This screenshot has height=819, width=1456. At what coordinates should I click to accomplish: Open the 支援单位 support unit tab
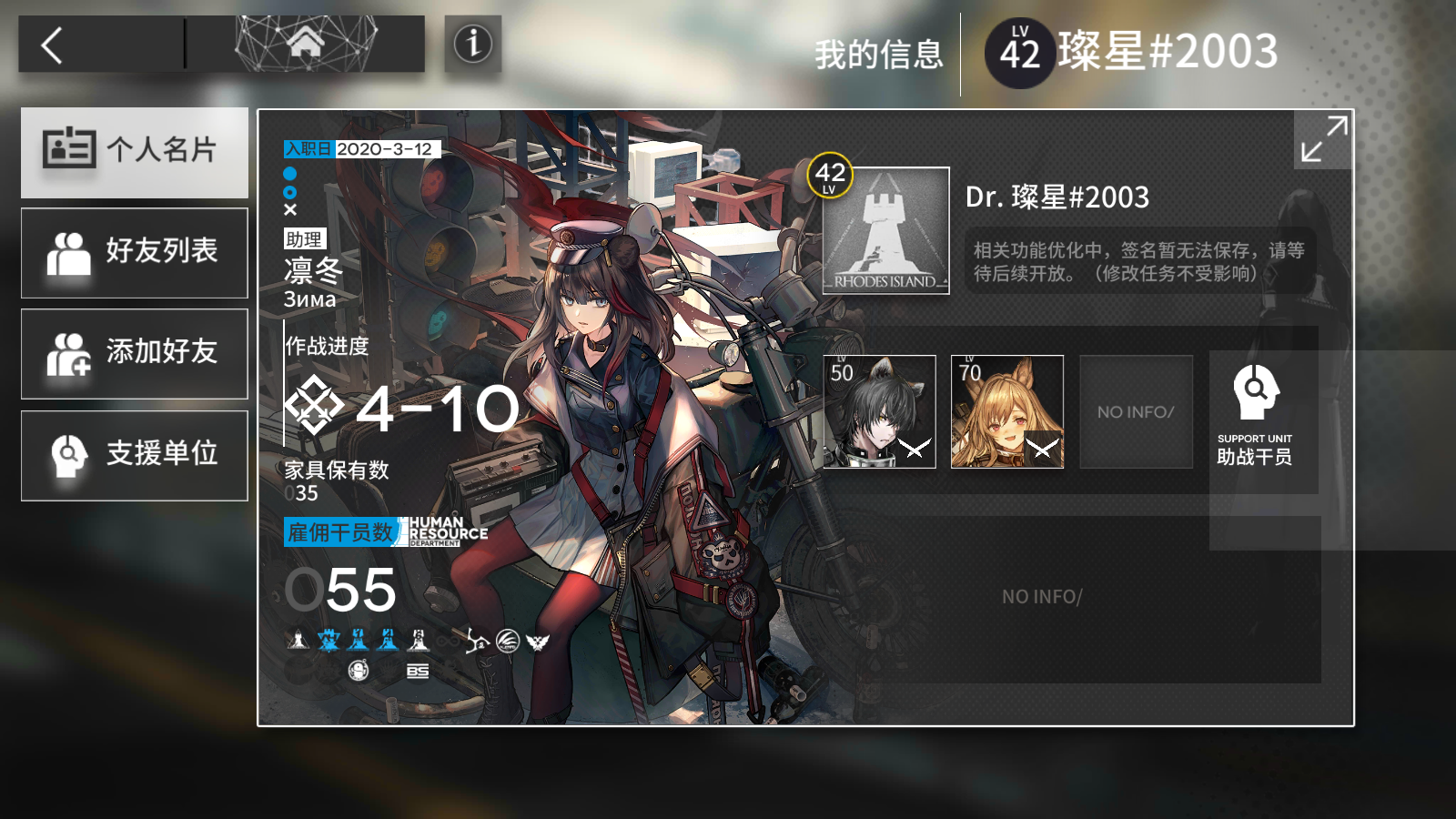(x=135, y=455)
